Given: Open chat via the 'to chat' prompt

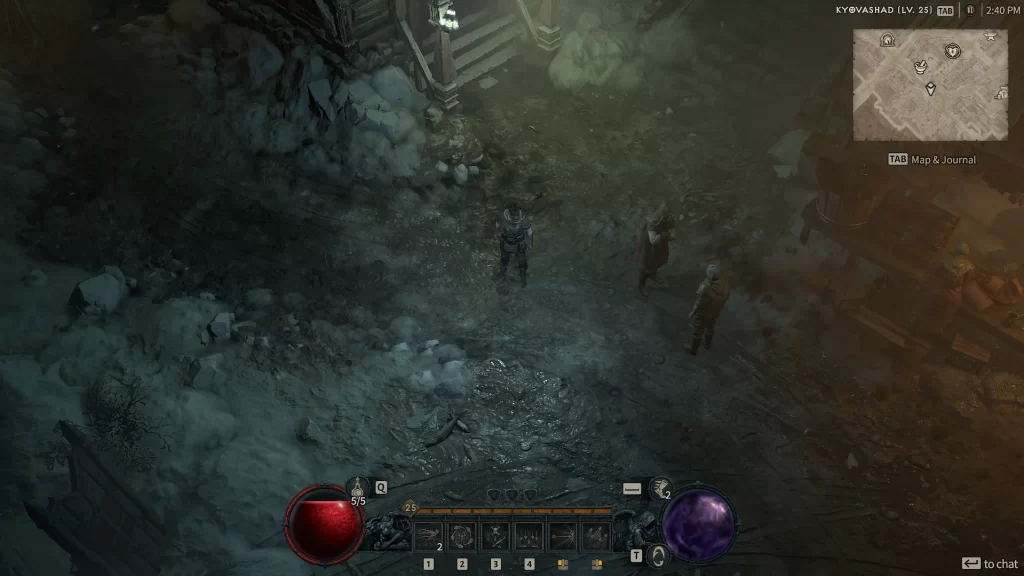Looking at the screenshot, I should click(x=990, y=564).
